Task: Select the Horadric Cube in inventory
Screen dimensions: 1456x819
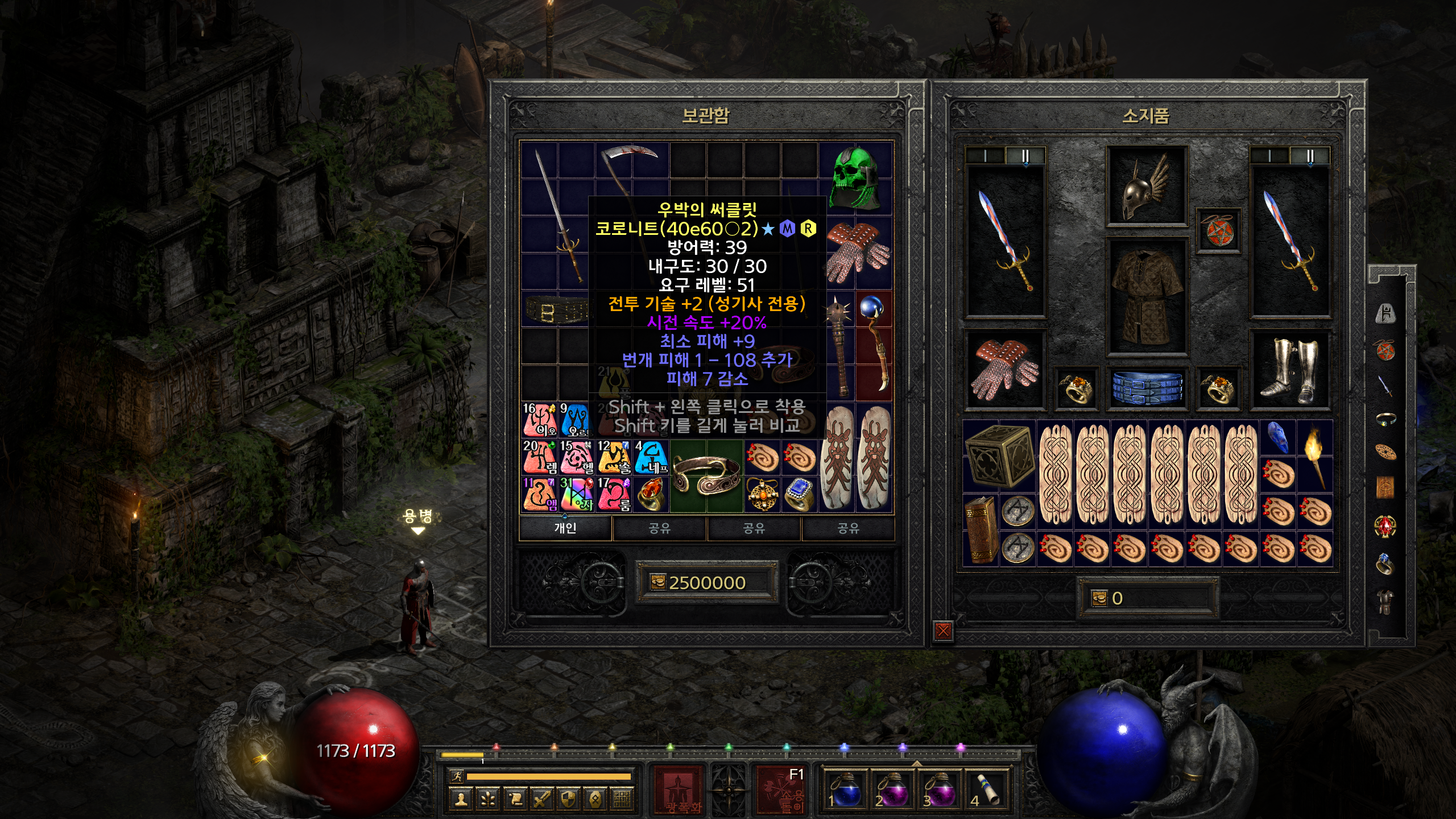Action: pos(999,456)
